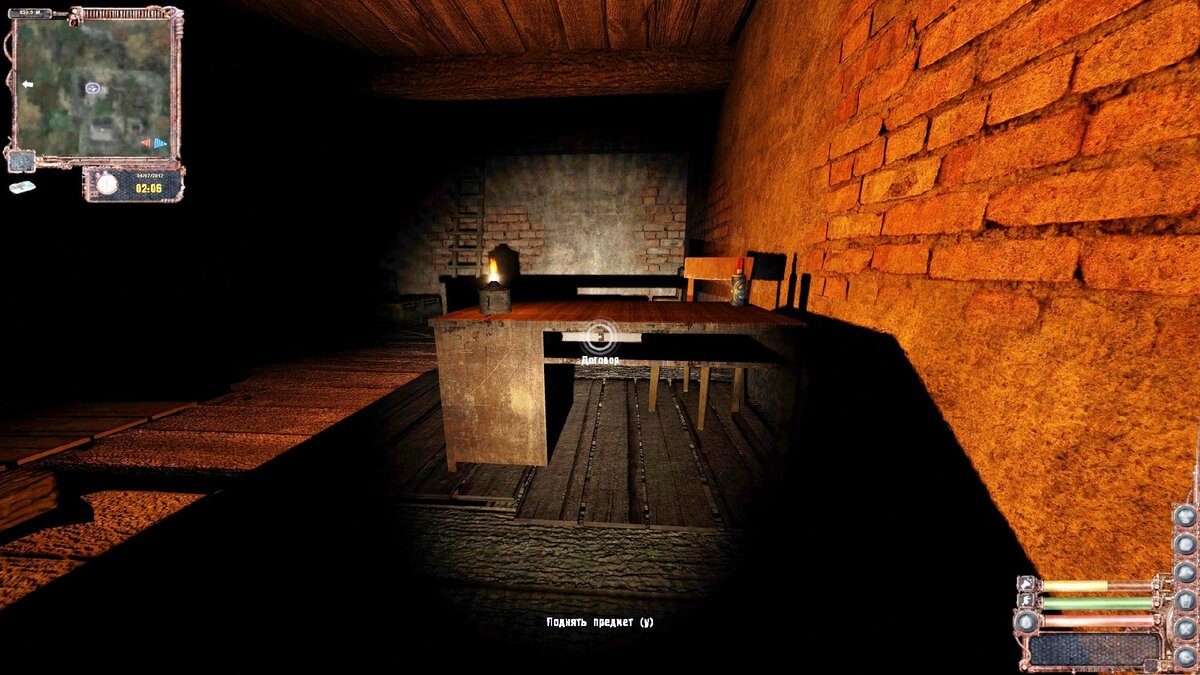The width and height of the screenshot is (1200, 675).
Task: Click the white arrow marker on the minimap
Action: 27,84
